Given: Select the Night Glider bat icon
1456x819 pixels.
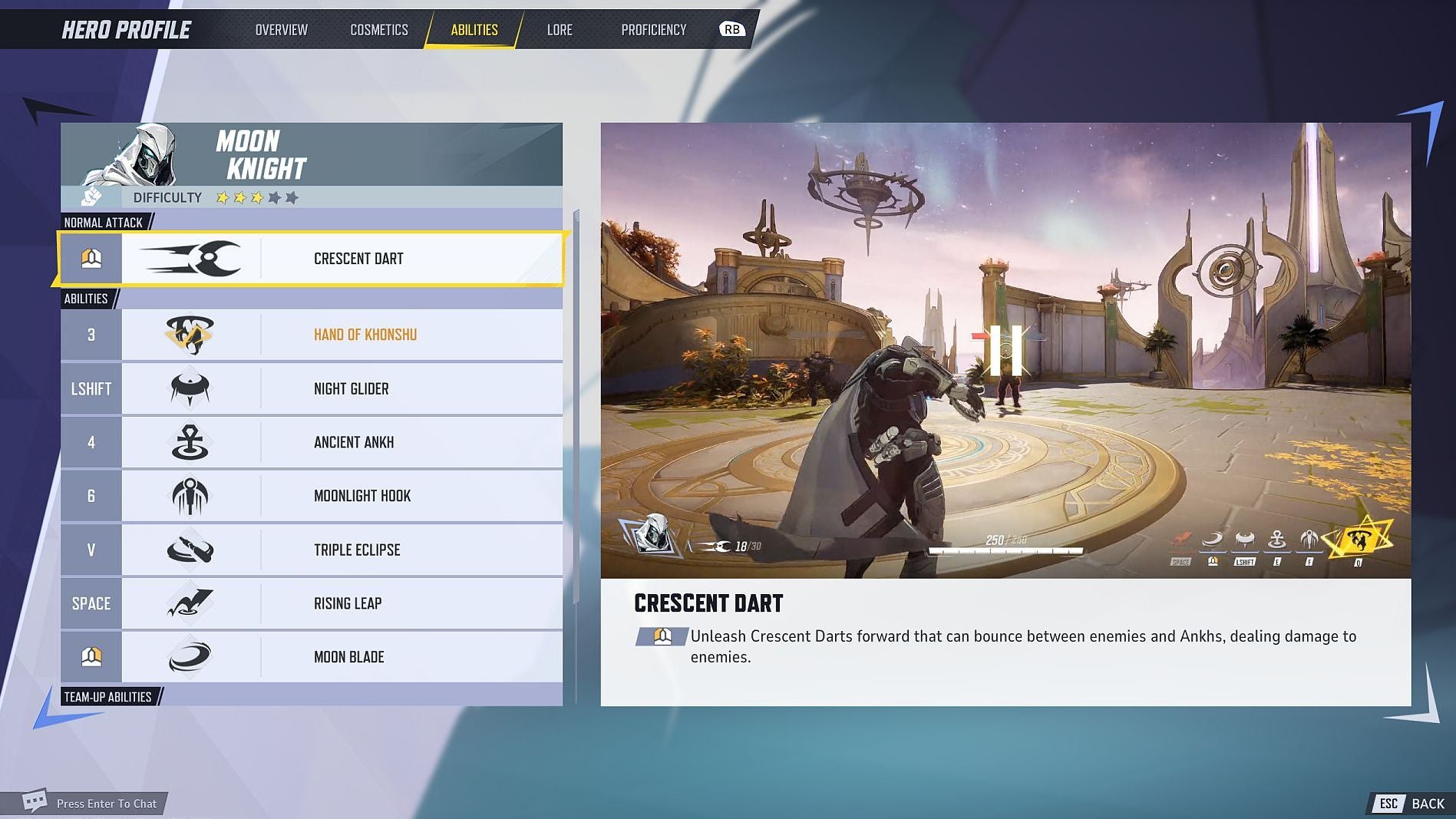Looking at the screenshot, I should tap(190, 388).
